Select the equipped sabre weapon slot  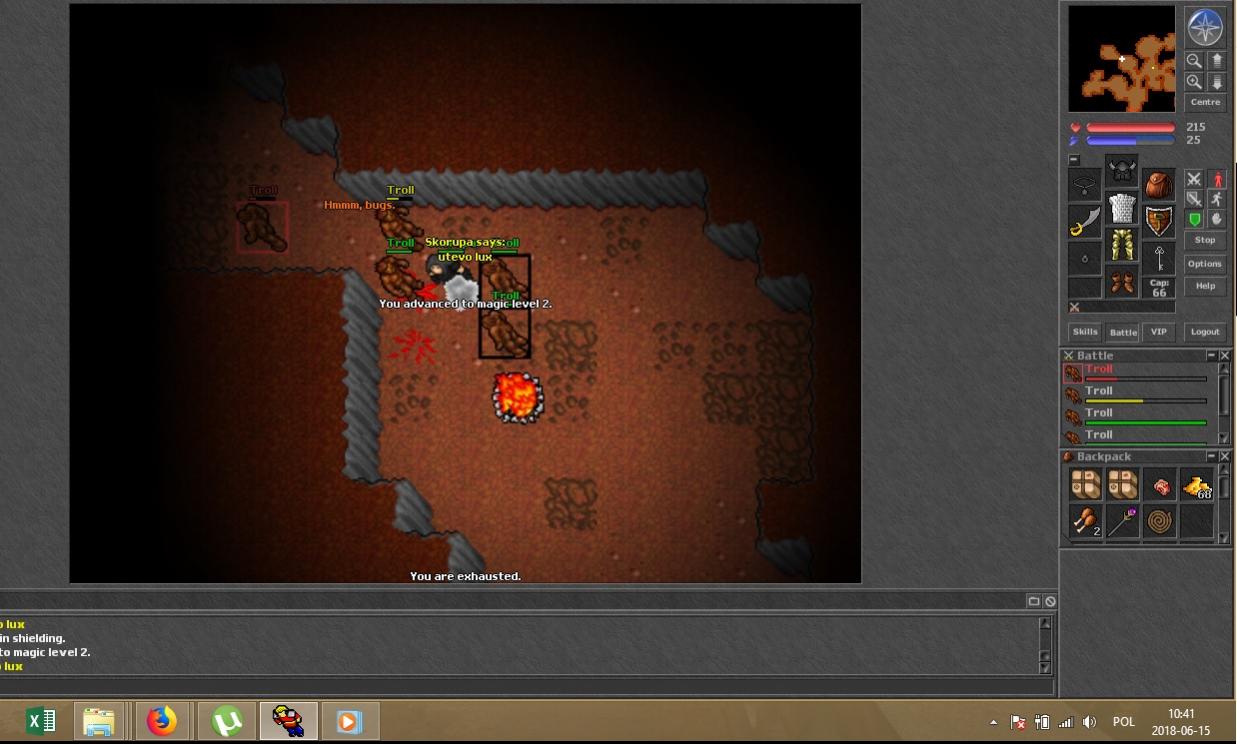(x=1084, y=222)
